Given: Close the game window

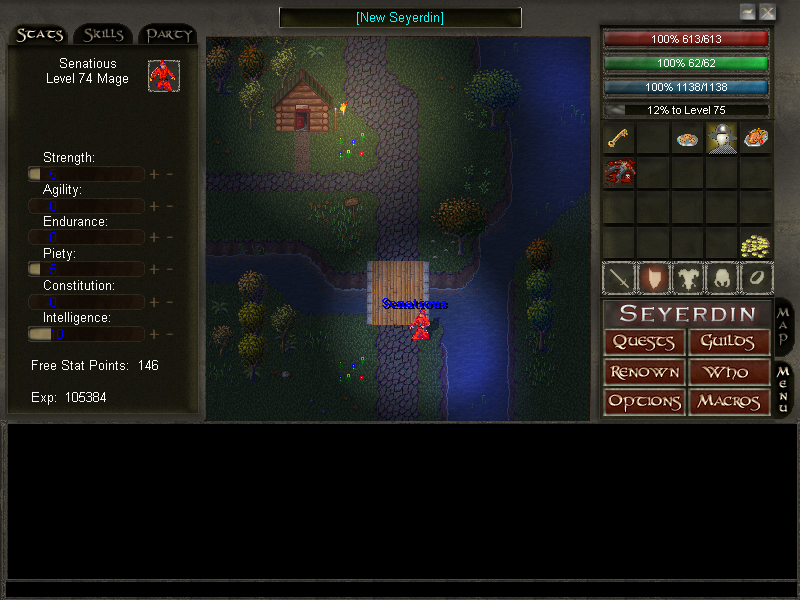Looking at the screenshot, I should [767, 12].
